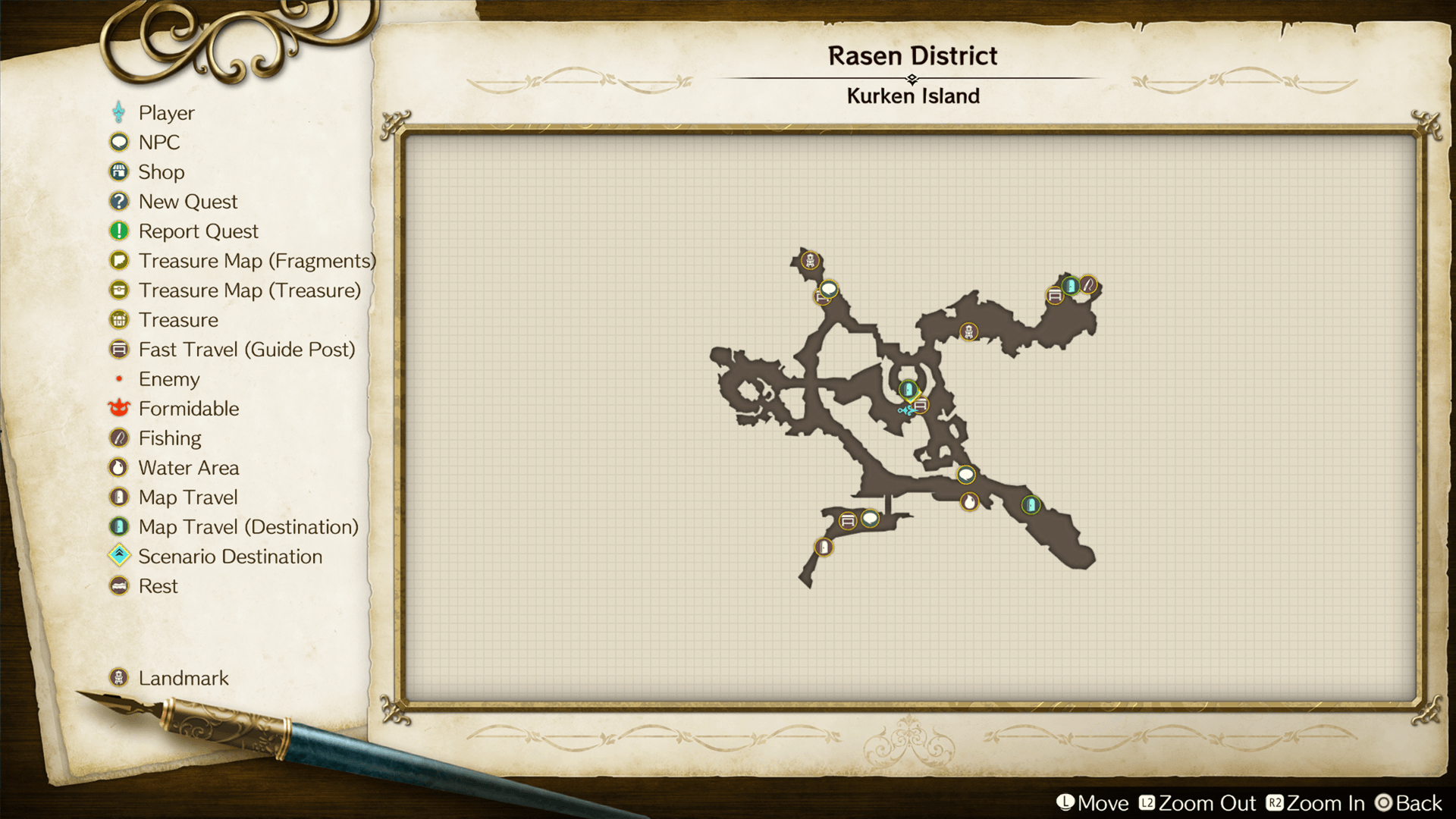Click the cyan player position marker
Image resolution: width=1456 pixels, height=819 pixels.
905,410
